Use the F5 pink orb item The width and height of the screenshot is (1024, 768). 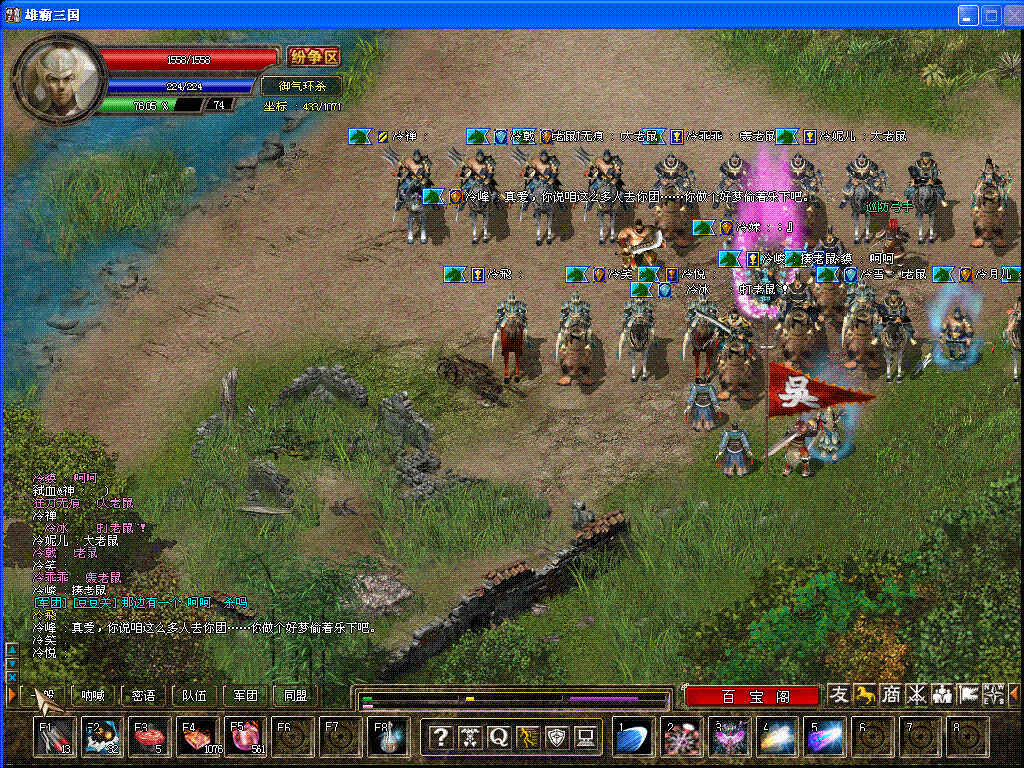pos(244,737)
